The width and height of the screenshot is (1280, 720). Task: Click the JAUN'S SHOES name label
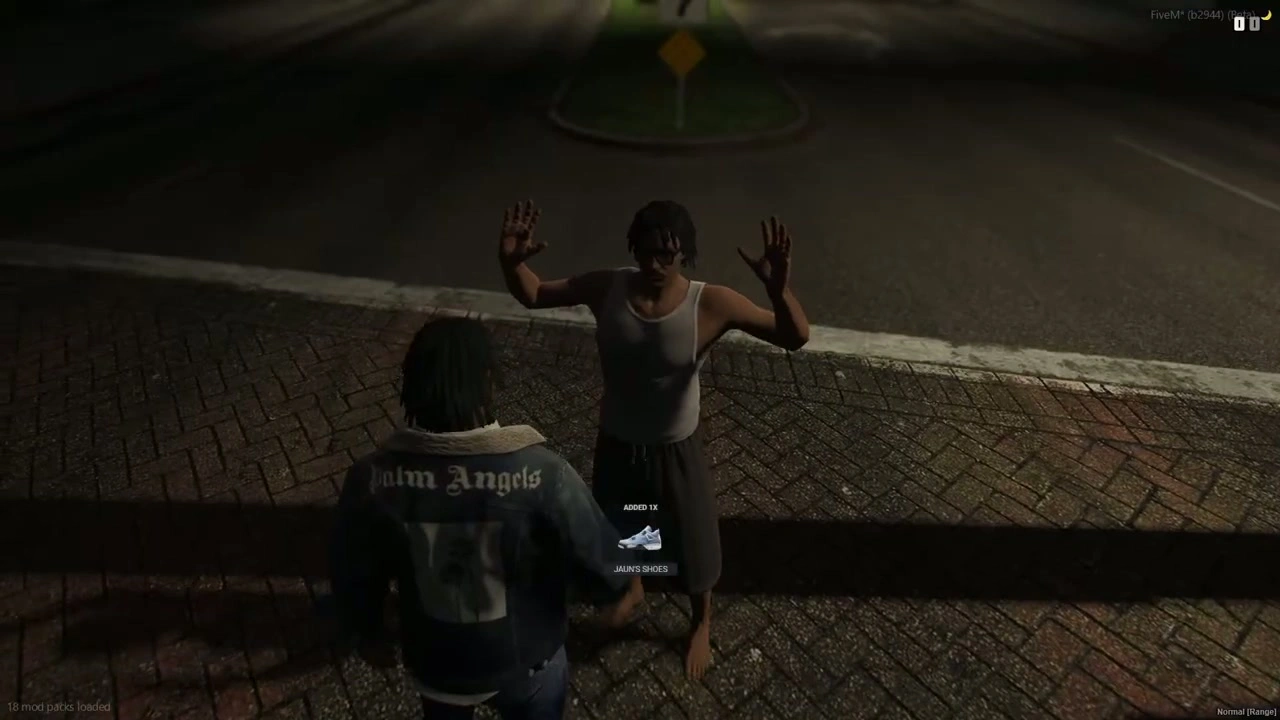pos(640,568)
